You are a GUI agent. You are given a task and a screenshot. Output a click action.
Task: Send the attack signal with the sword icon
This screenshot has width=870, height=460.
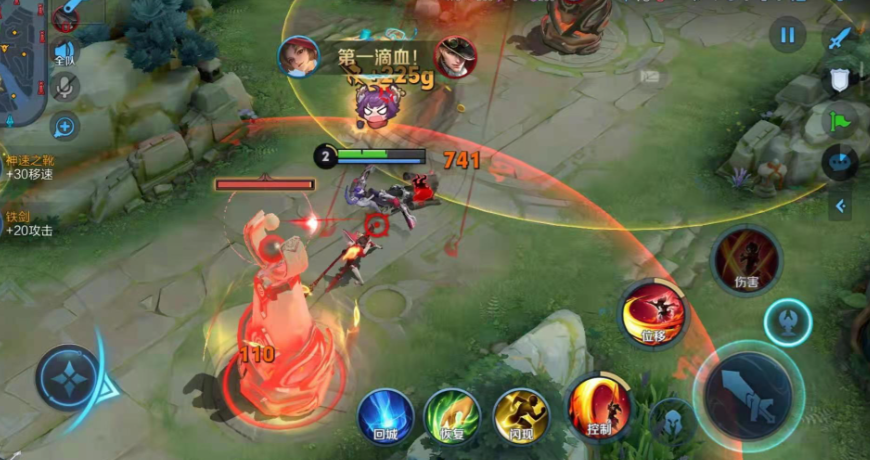[840, 39]
